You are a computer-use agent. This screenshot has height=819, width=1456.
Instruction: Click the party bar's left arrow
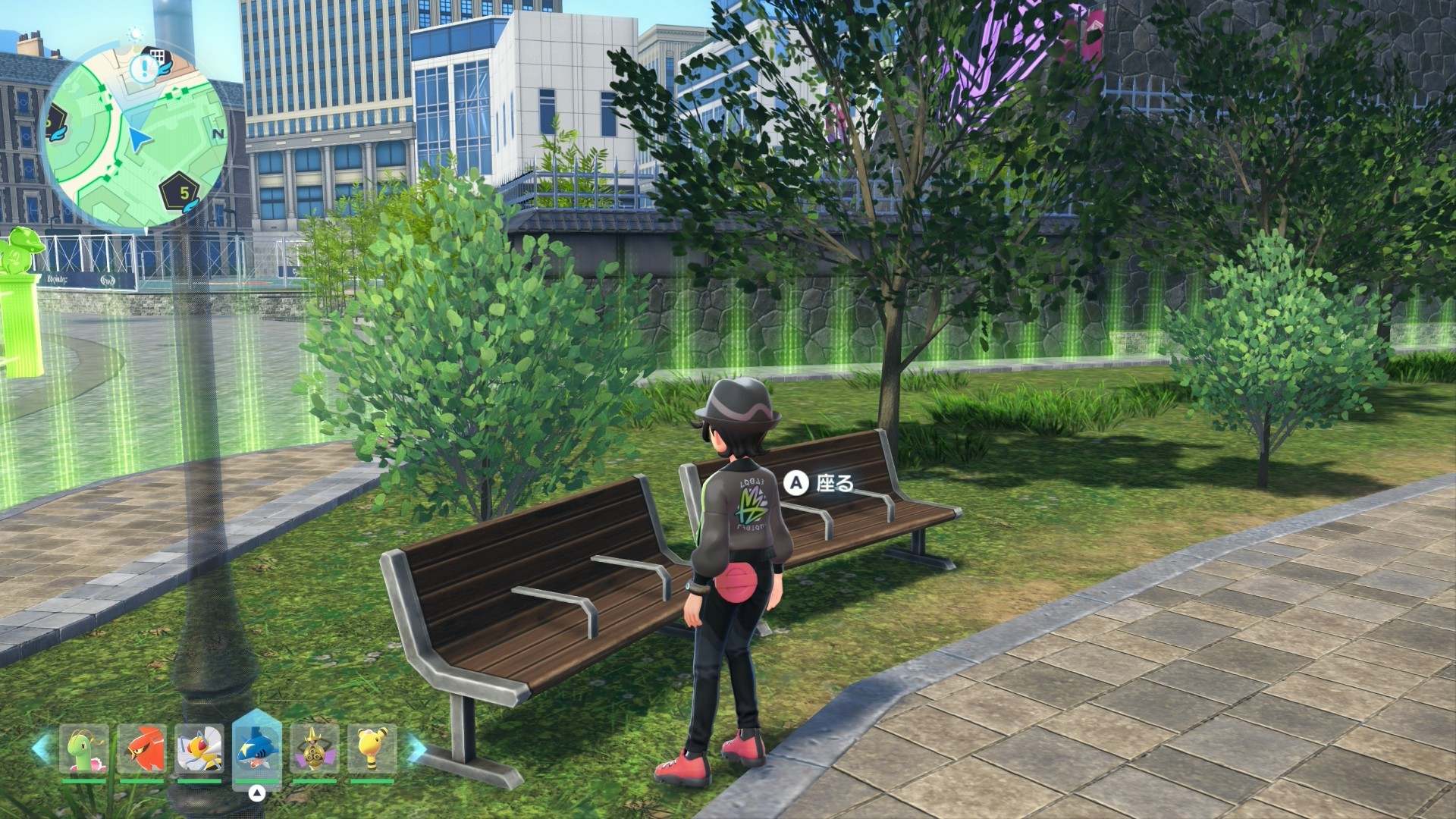(x=42, y=749)
